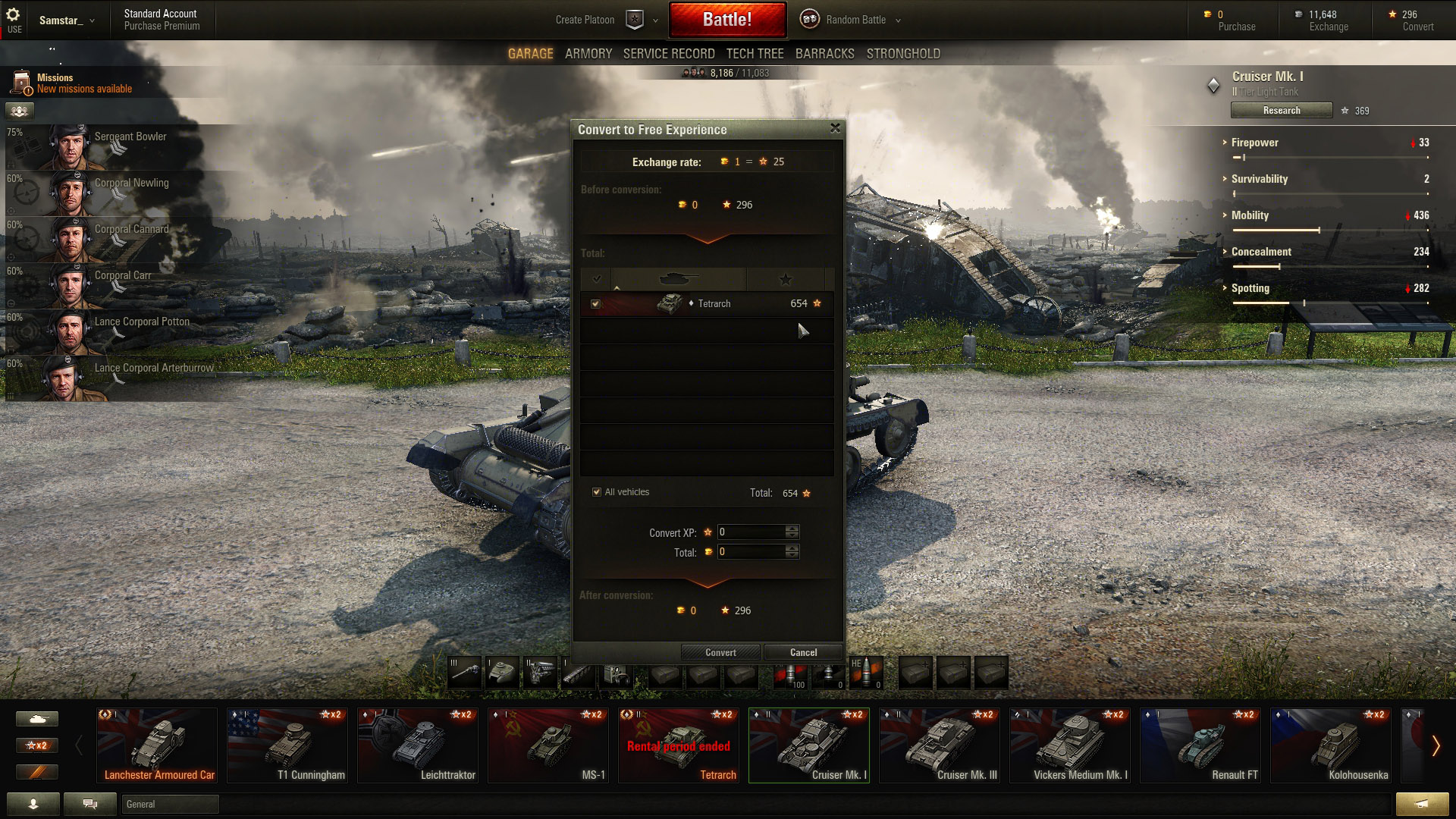Click the General chat channel box
This screenshot has height=819, width=1456.
pos(170,805)
